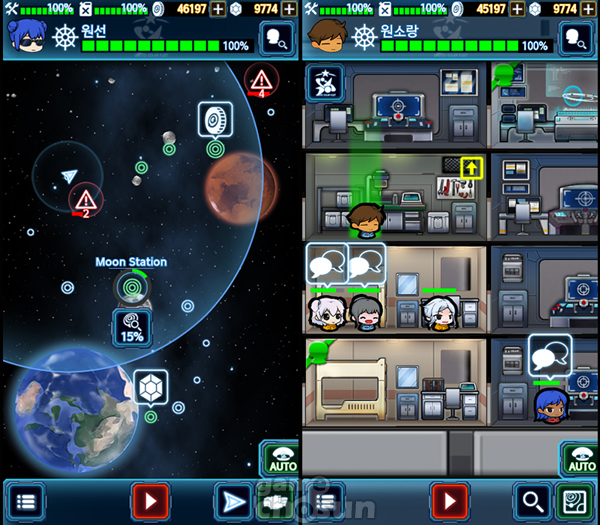Viewport: 600px width, 525px height.
Task: Open crew search next to 원소랑
Action: (576, 38)
